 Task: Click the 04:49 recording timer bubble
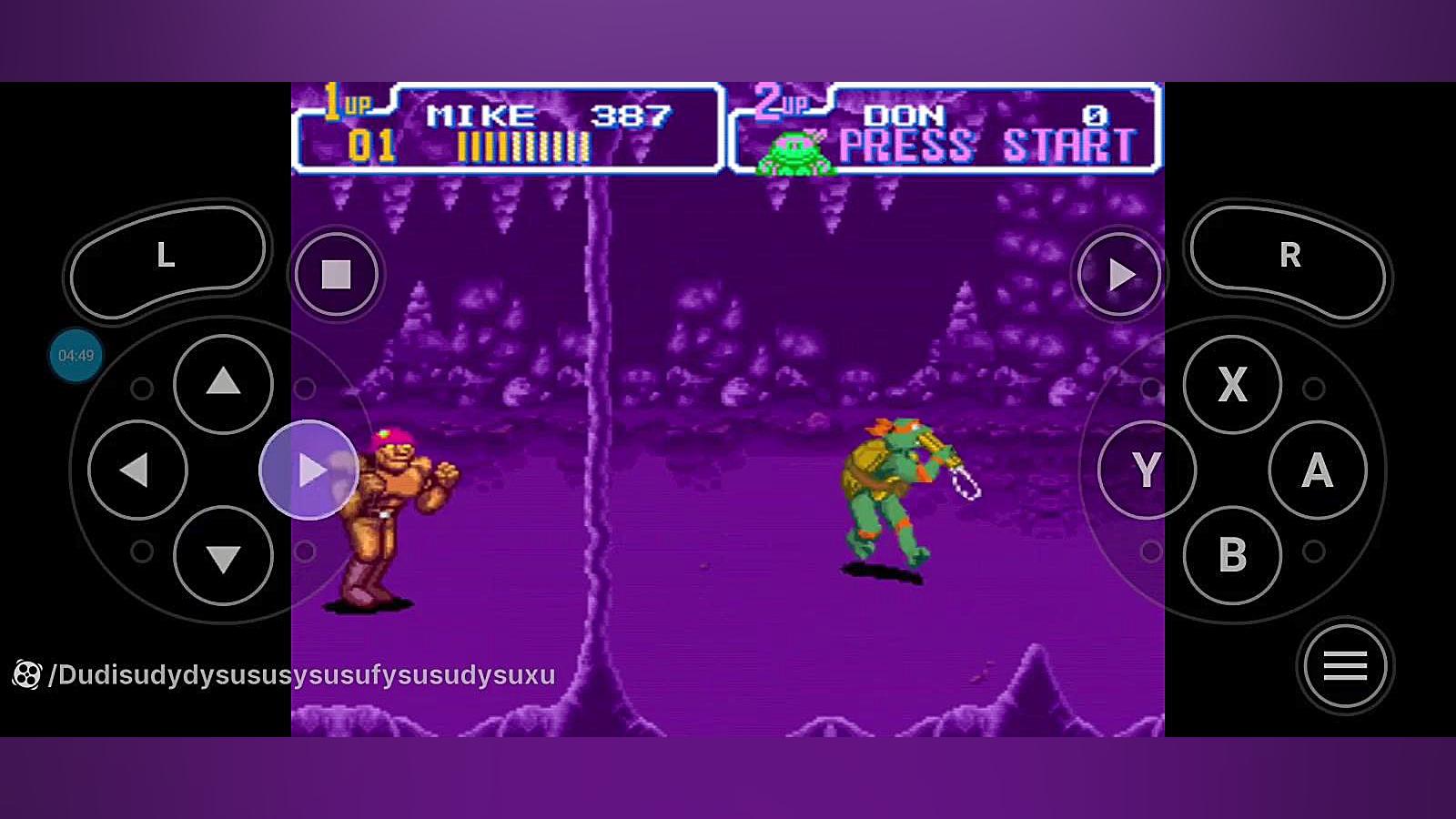point(76,356)
